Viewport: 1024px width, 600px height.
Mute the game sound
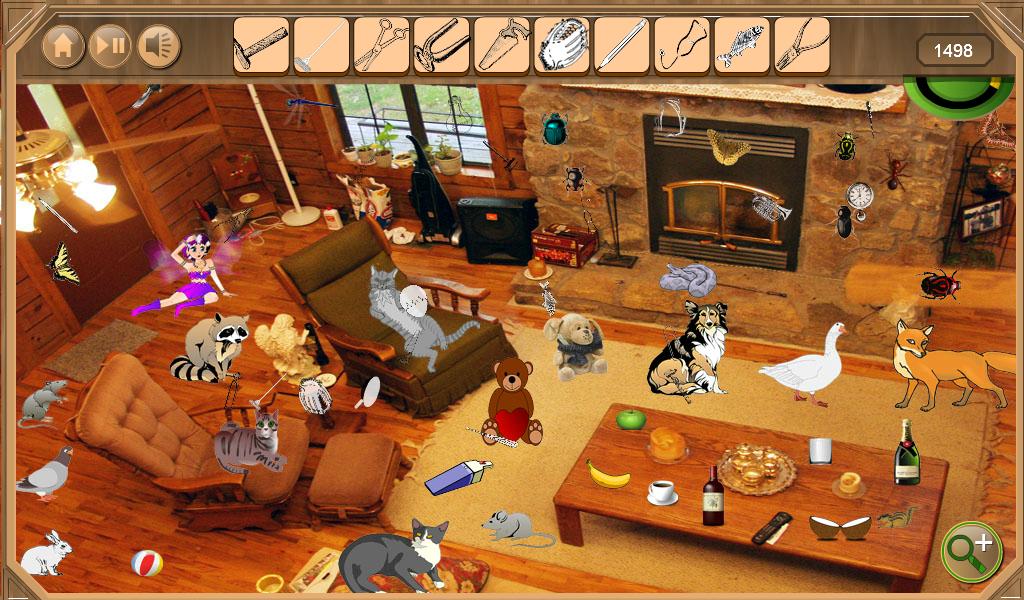tap(158, 45)
